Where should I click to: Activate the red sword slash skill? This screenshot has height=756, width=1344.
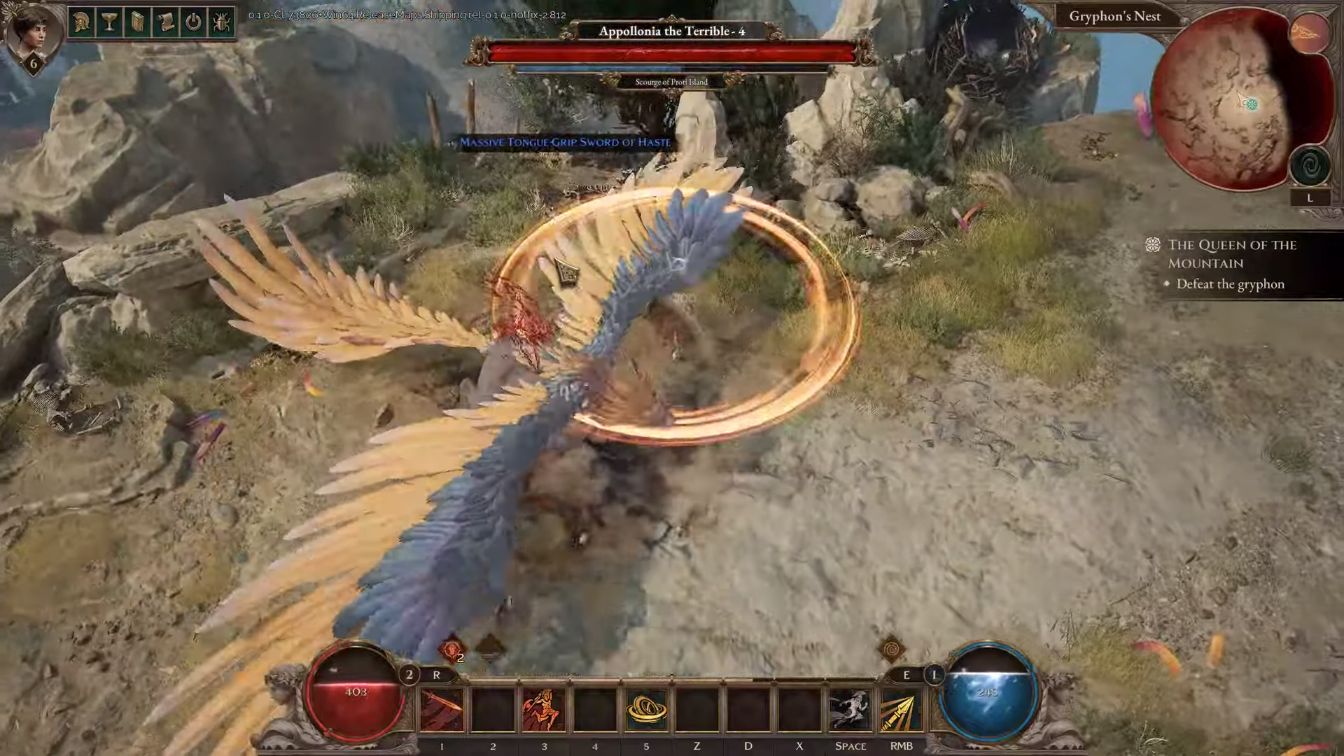(441, 710)
